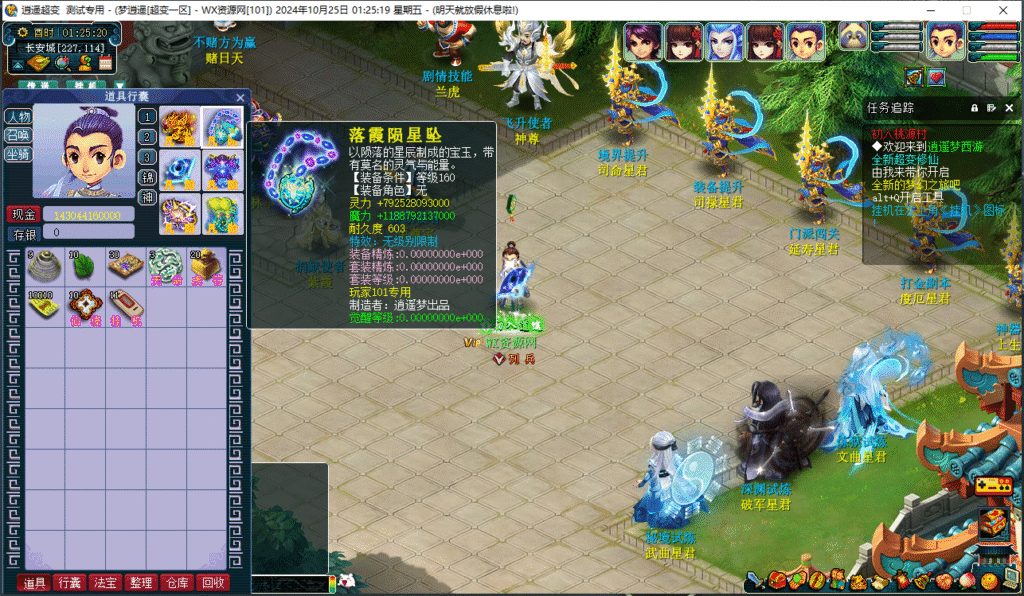This screenshot has height=596, width=1024.
Task: Close the game window
Action: tap(1001, 10)
